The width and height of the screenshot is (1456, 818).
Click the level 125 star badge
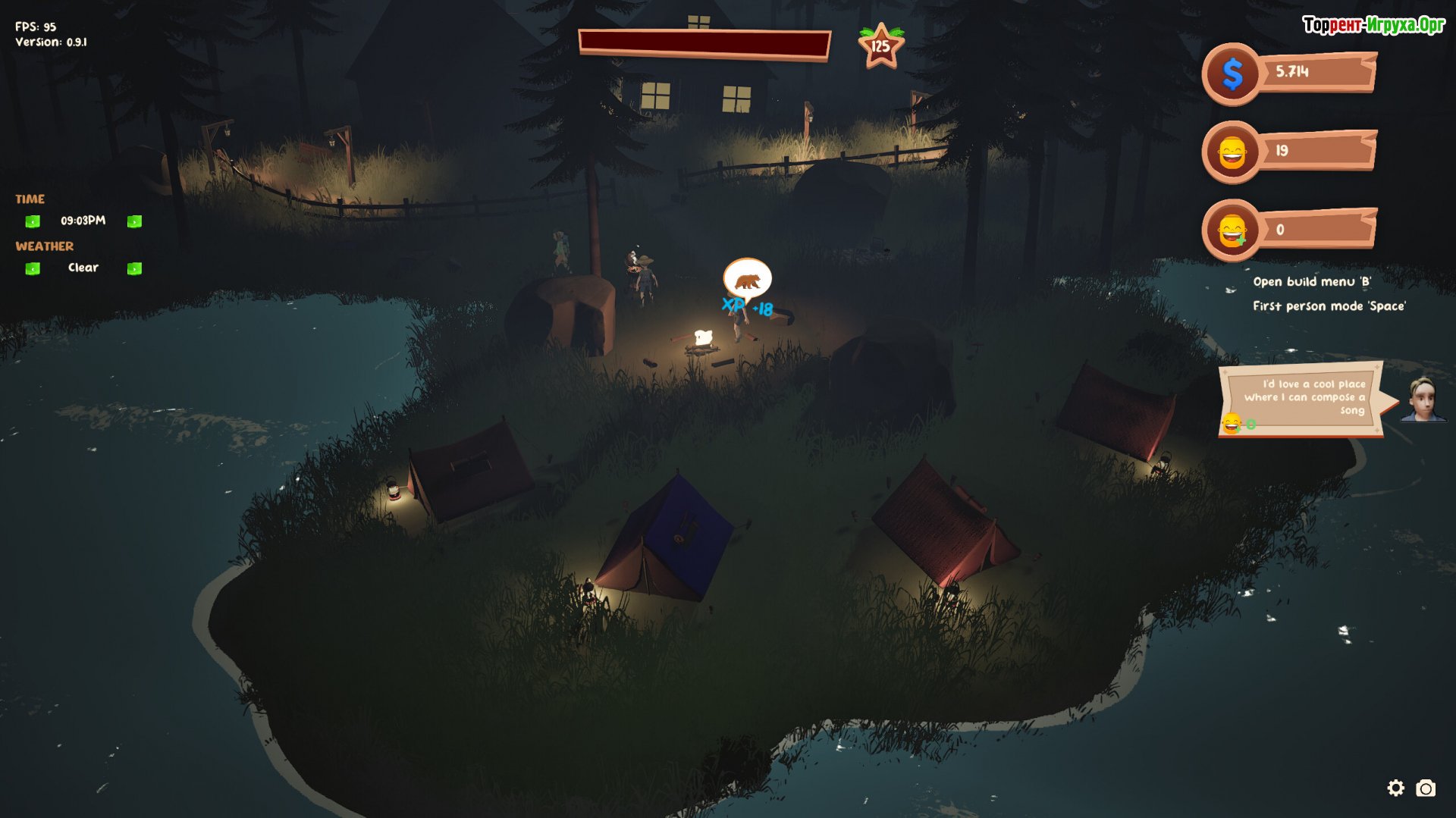pyautogui.click(x=880, y=46)
